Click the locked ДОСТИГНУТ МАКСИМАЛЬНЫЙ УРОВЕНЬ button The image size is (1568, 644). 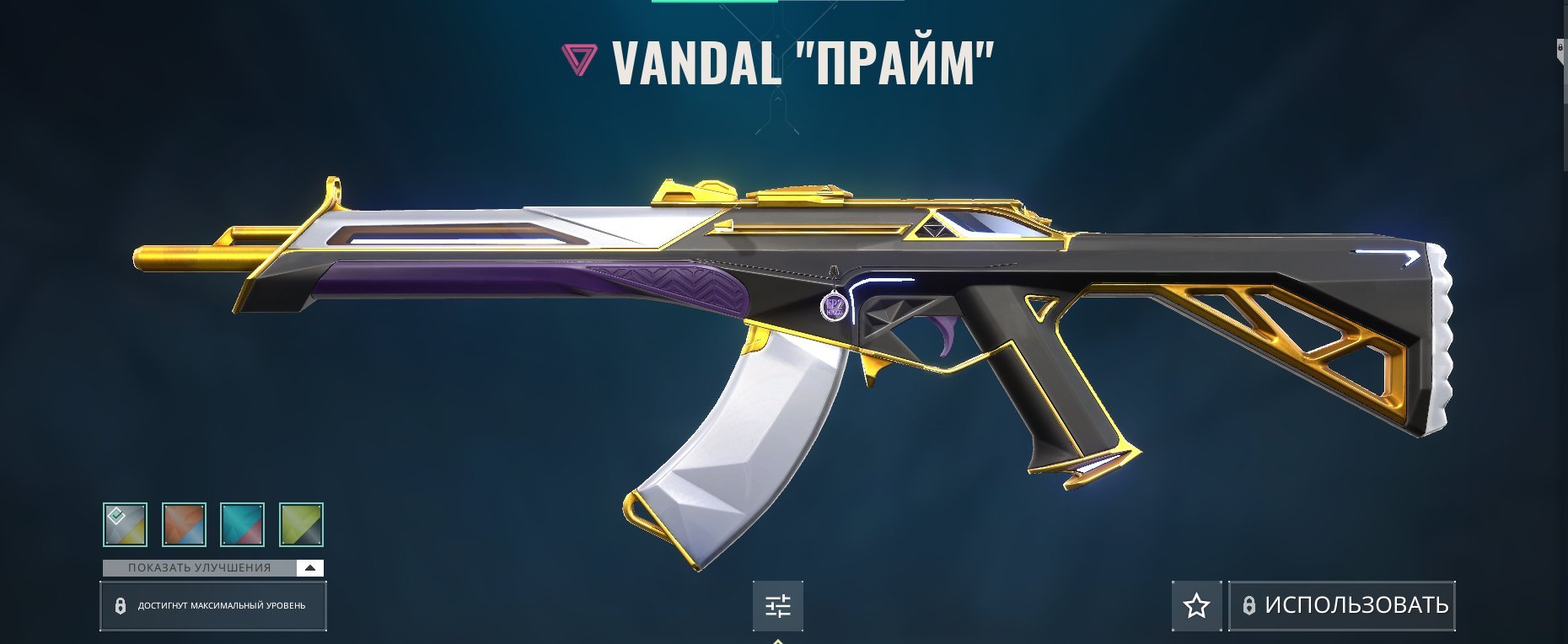(x=213, y=606)
